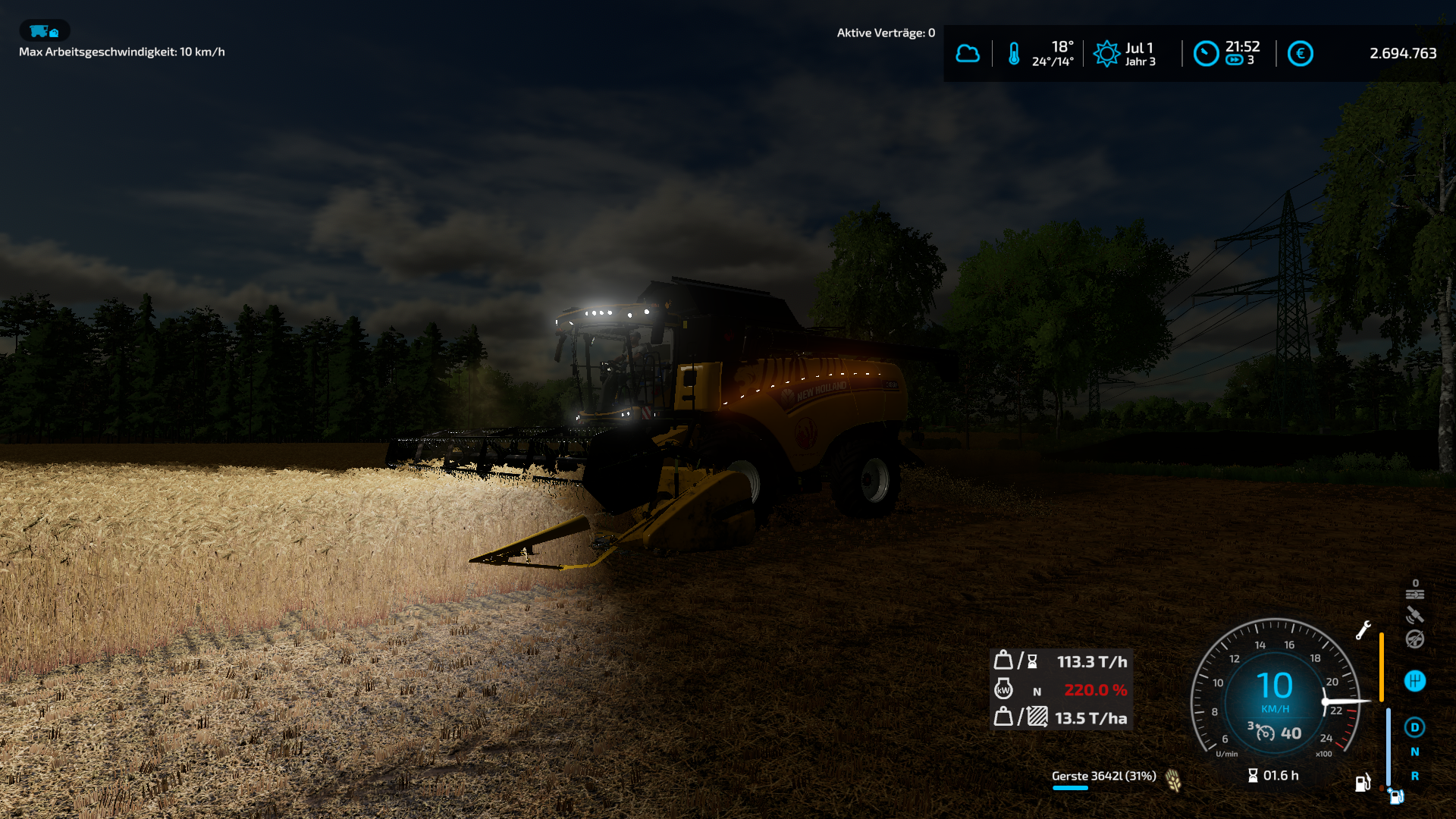Click the cloud weather icon
Screen dimensions: 1456x819
click(967, 54)
